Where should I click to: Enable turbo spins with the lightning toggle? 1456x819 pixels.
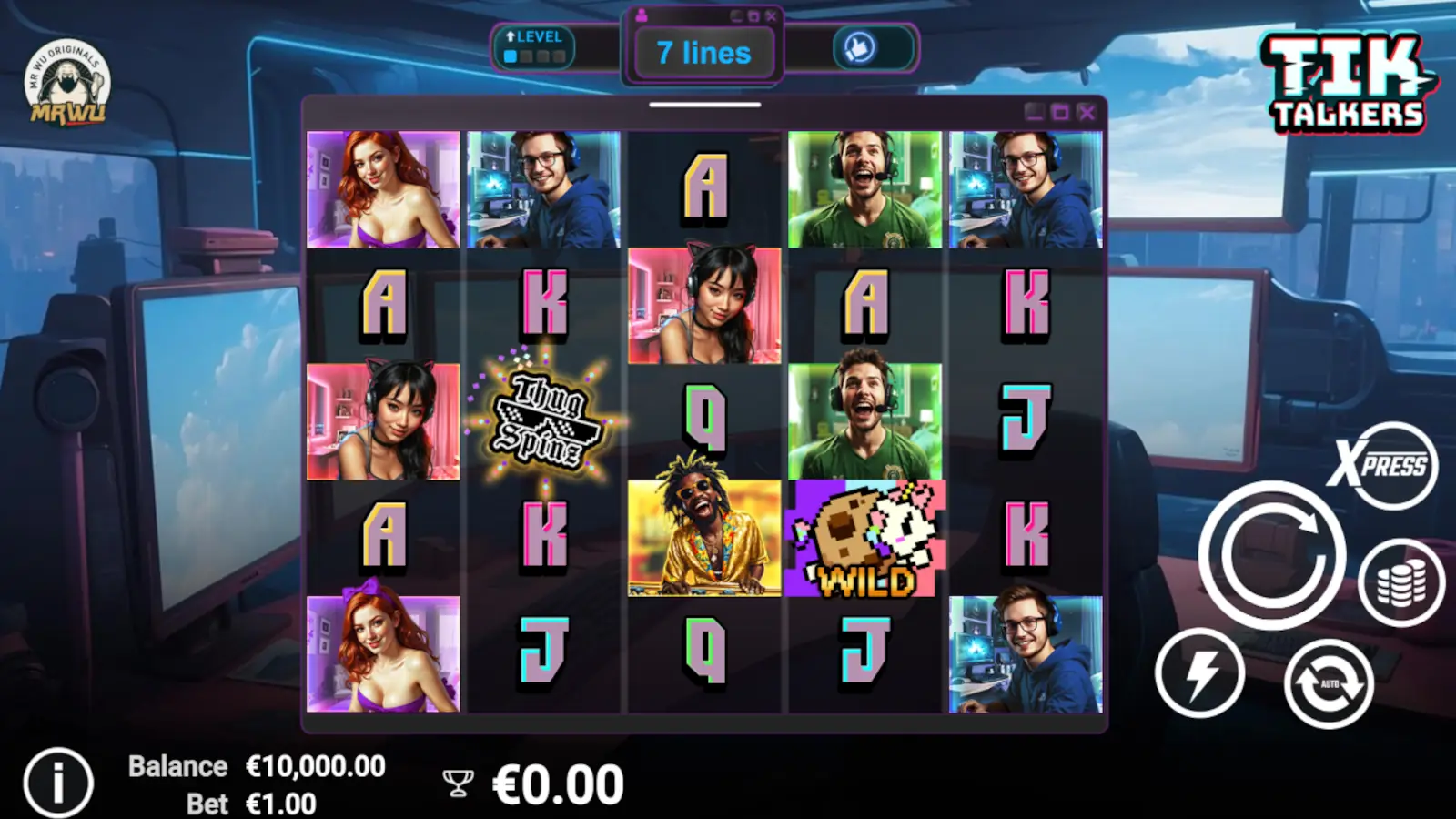pos(1198,673)
